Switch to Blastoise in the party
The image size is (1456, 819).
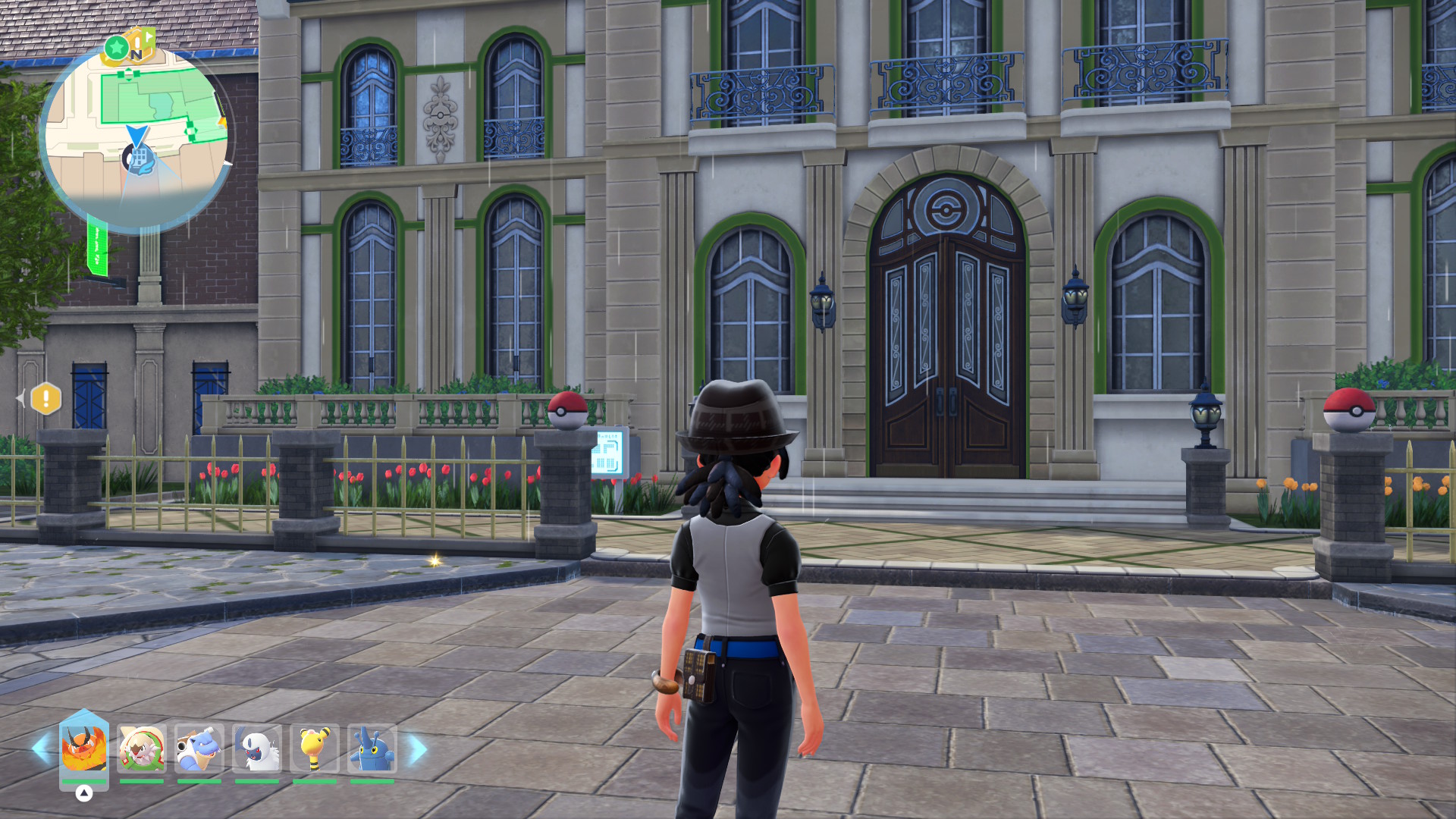click(199, 748)
